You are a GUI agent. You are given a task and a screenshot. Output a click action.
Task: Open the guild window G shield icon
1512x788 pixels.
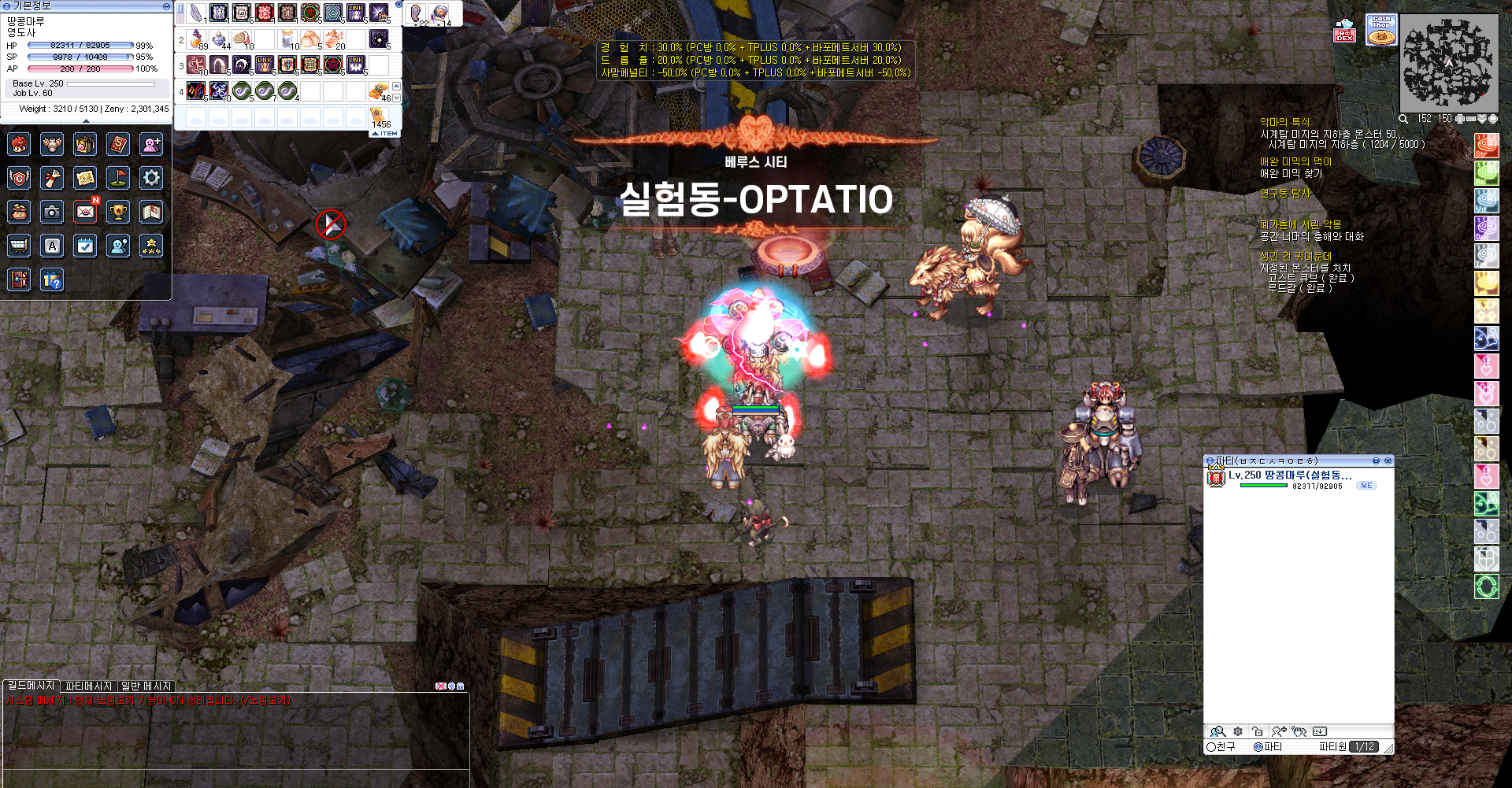pos(19,178)
